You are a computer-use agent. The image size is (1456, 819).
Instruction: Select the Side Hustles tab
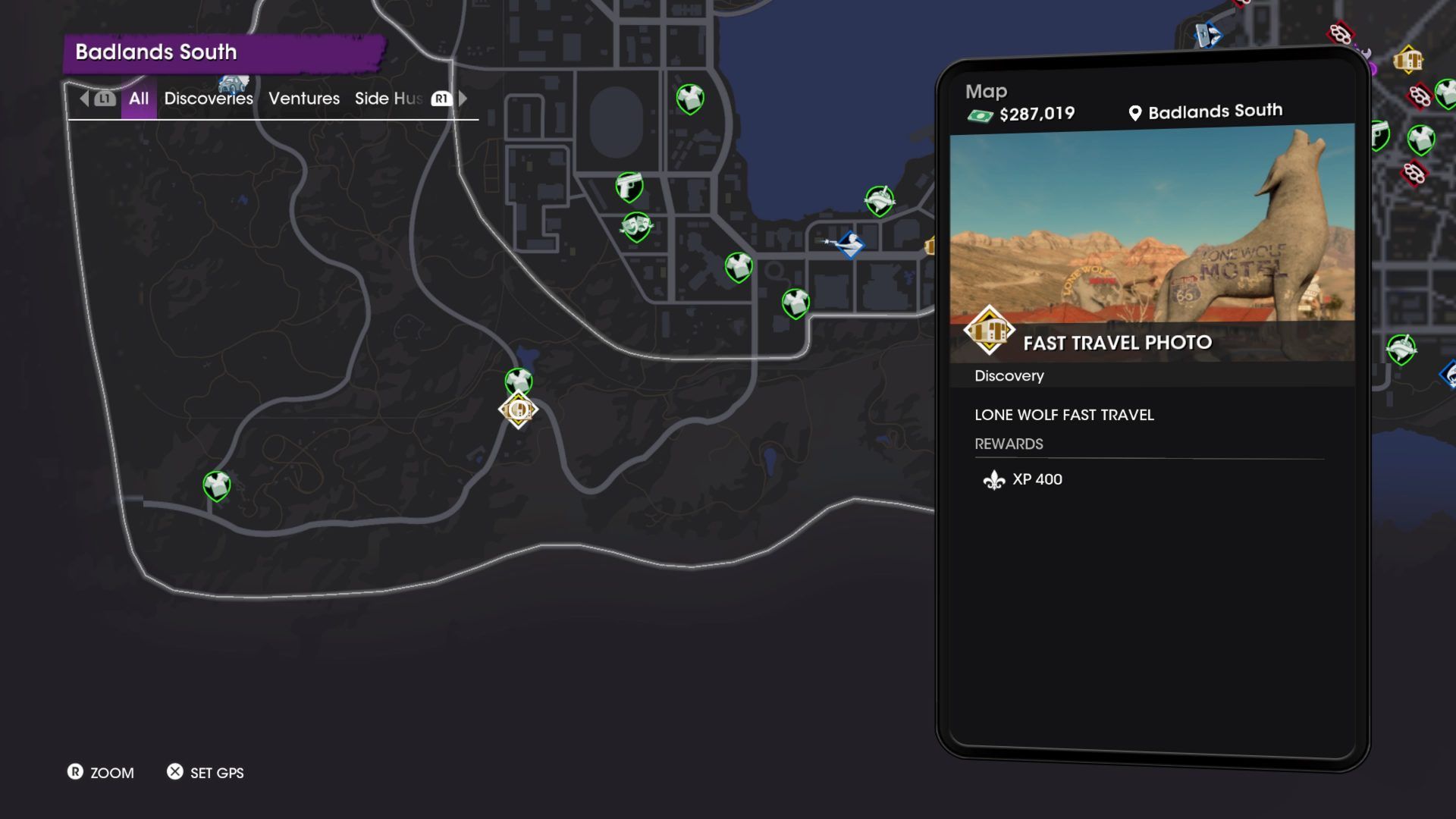tap(389, 99)
